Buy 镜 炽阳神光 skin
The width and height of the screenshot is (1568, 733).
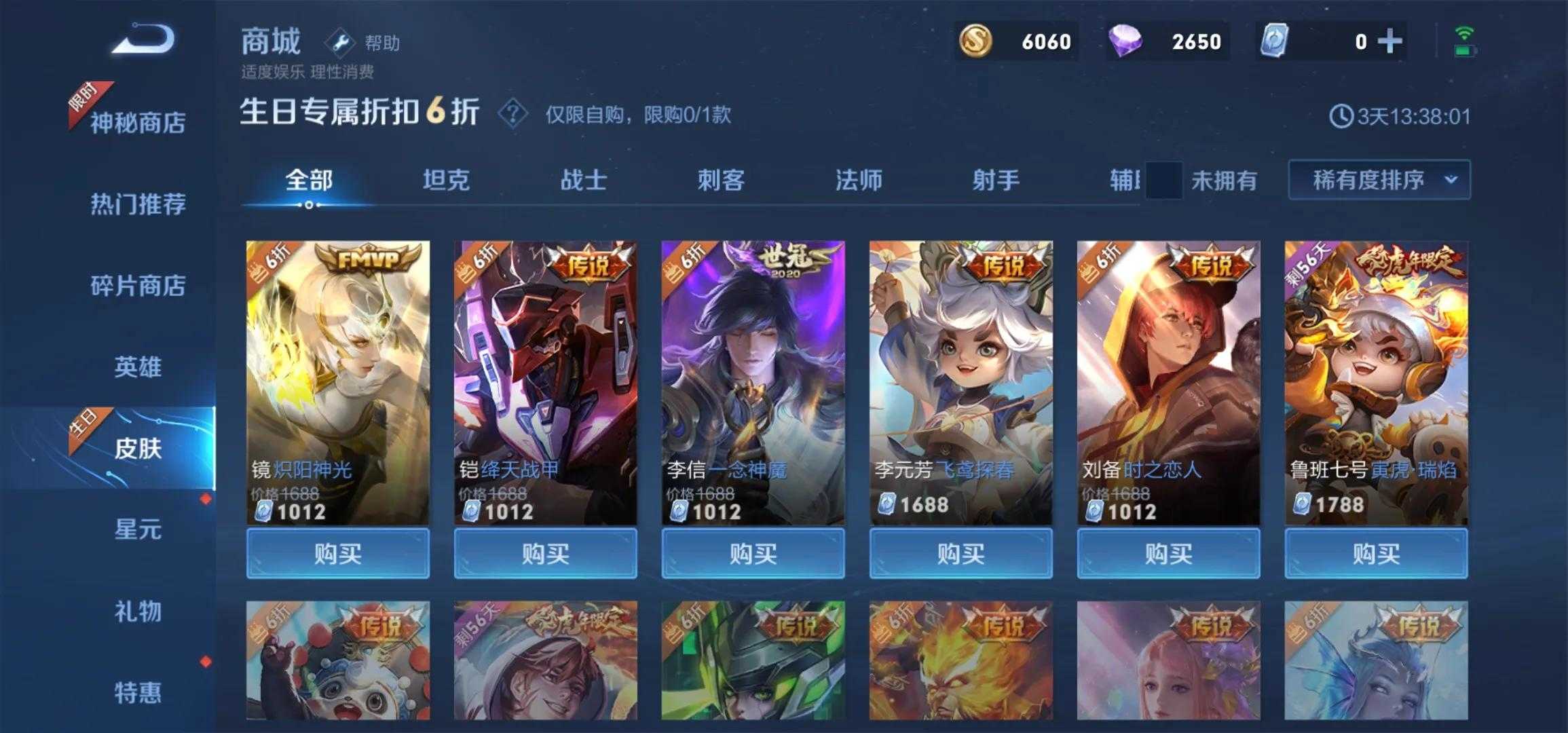(x=338, y=554)
